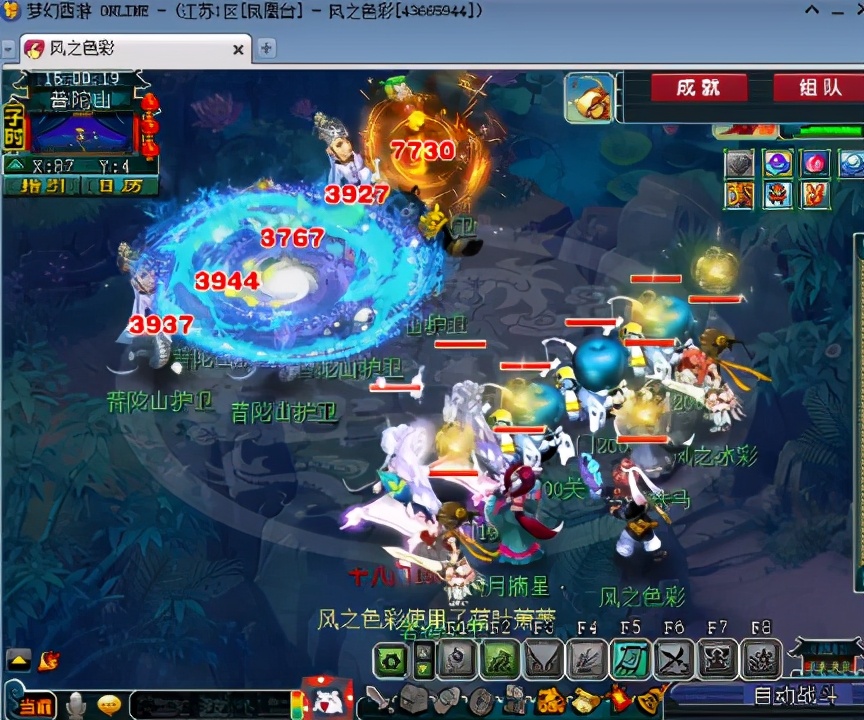This screenshot has width=864, height=720.
Task: Add a new client tab
Action: tap(266, 48)
